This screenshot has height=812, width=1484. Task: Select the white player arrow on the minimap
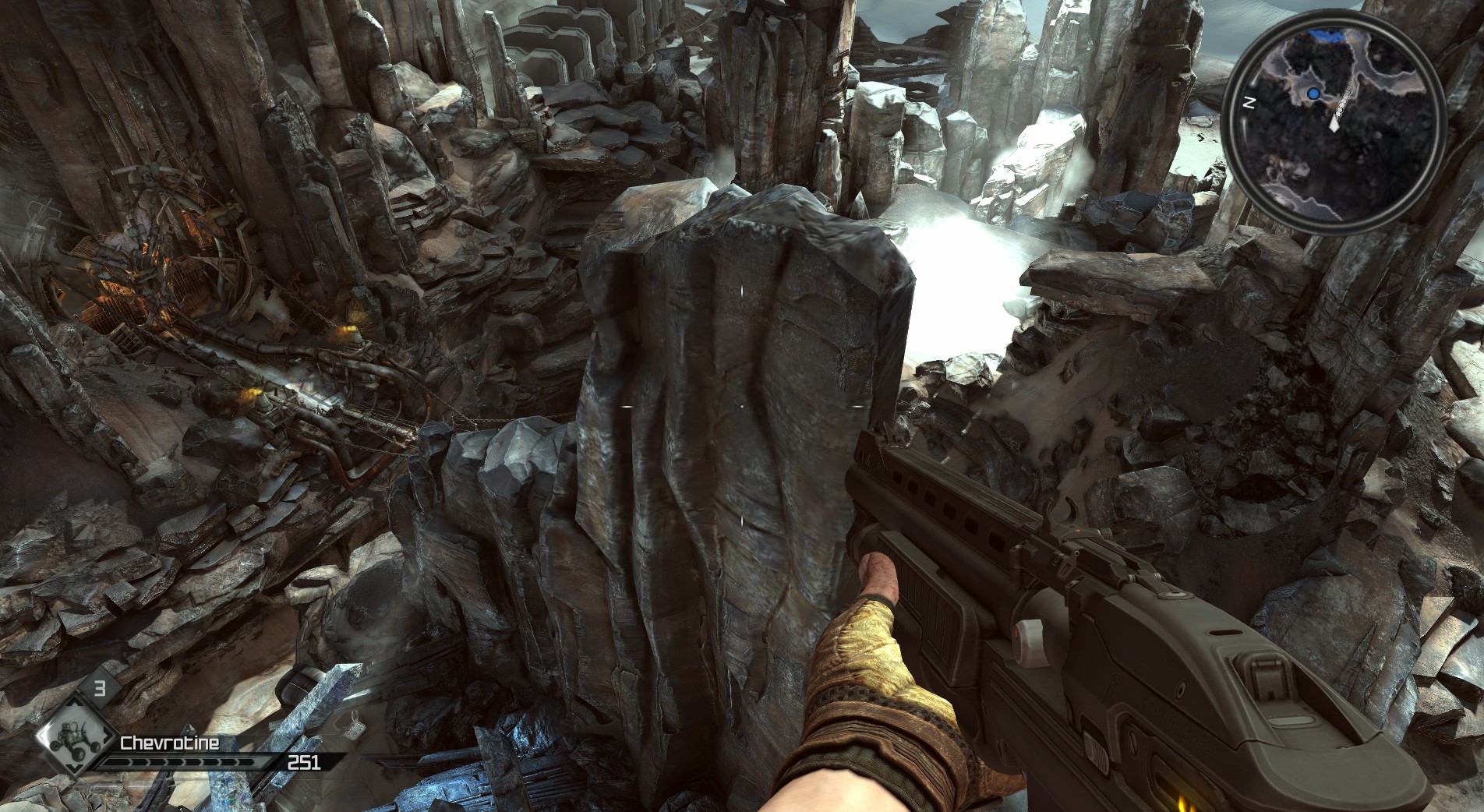pyautogui.click(x=1334, y=125)
